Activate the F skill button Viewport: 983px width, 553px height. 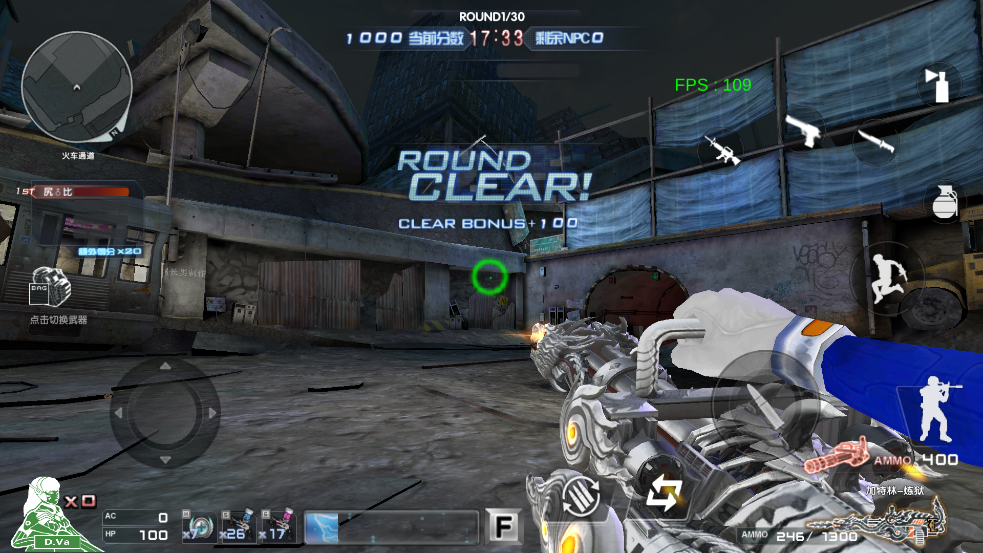tap(502, 526)
